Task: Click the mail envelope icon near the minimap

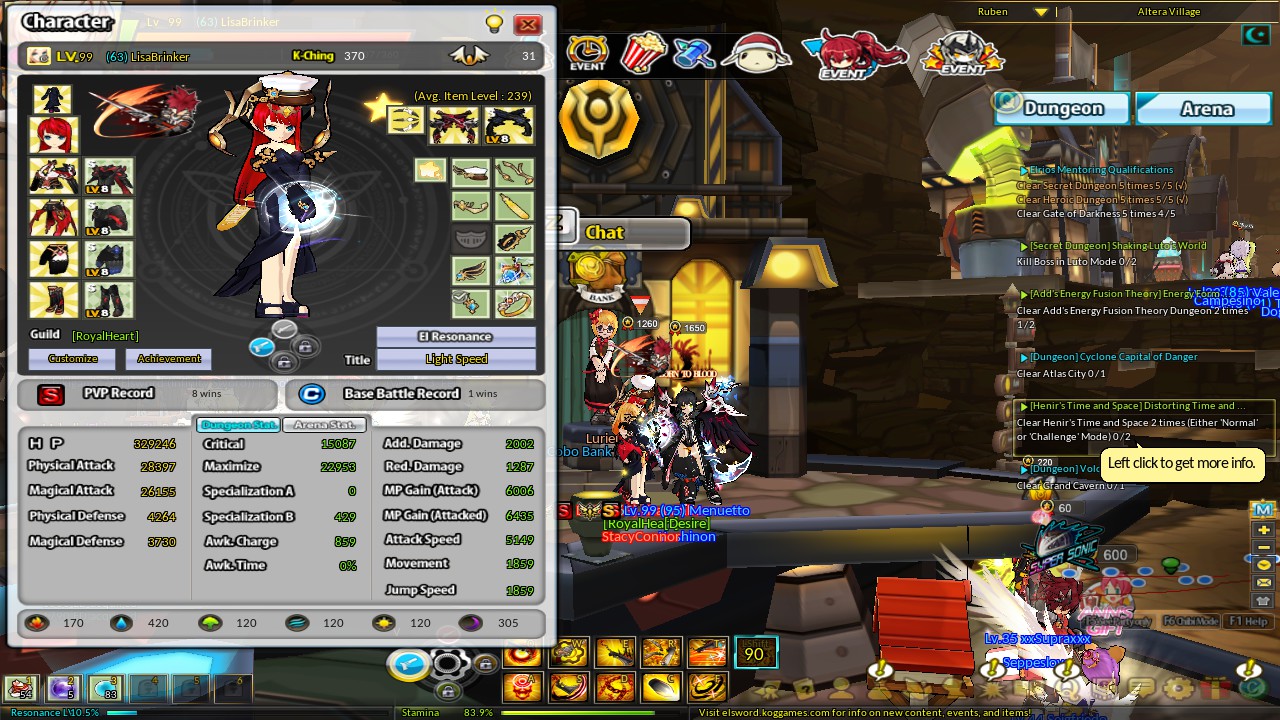Action: pyautogui.click(x=1262, y=580)
